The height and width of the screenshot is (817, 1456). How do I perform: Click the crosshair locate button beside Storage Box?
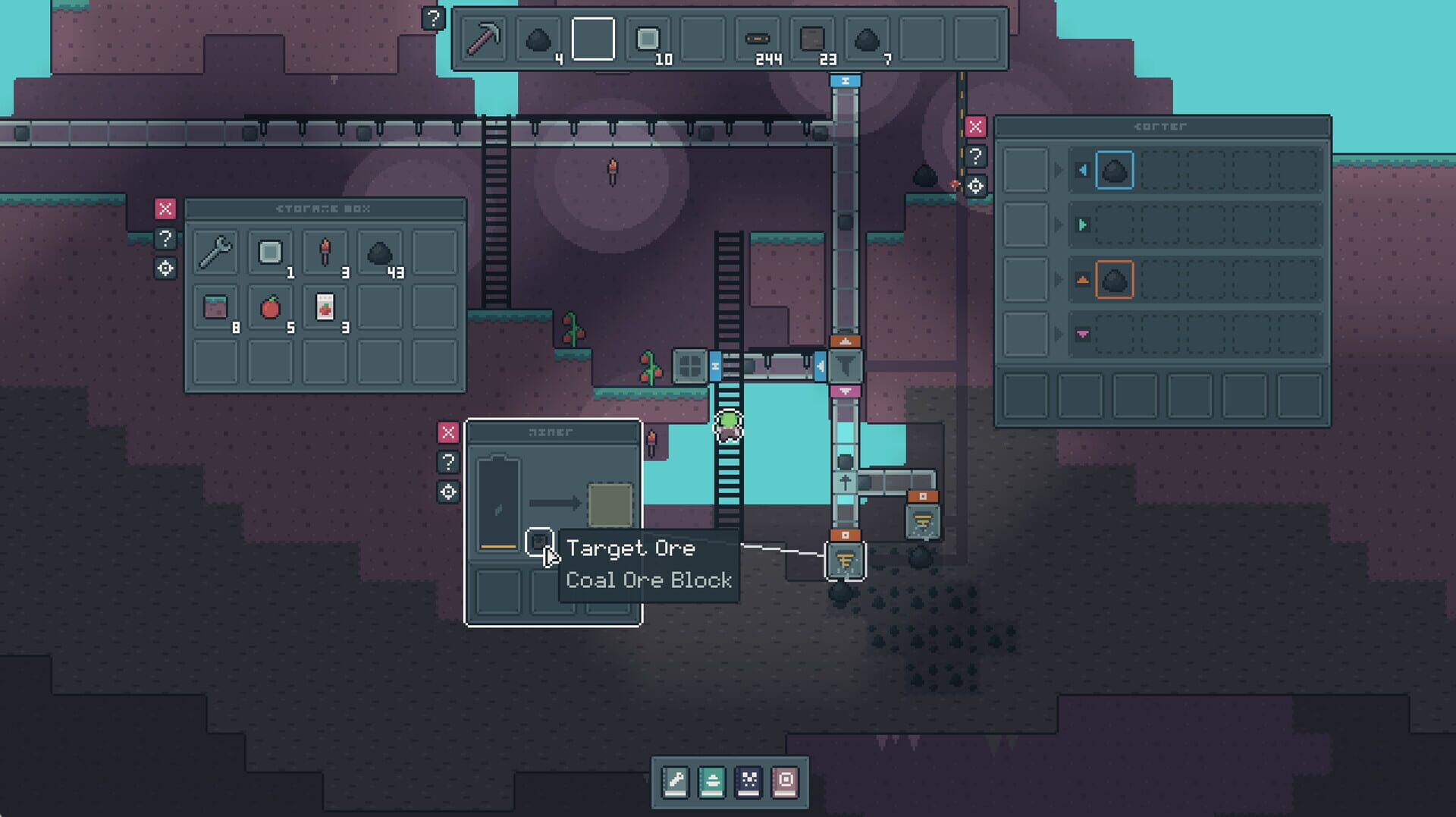(165, 270)
